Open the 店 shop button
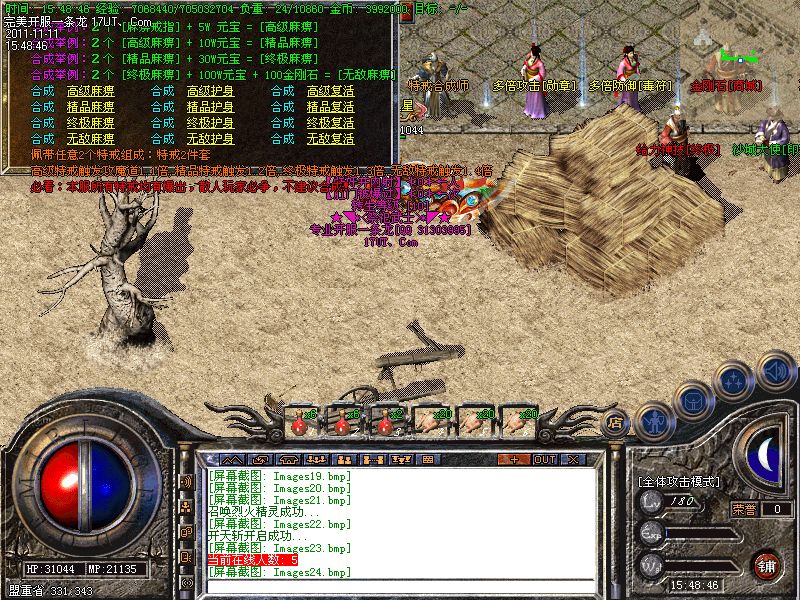This screenshot has height=600, width=800. [x=616, y=422]
